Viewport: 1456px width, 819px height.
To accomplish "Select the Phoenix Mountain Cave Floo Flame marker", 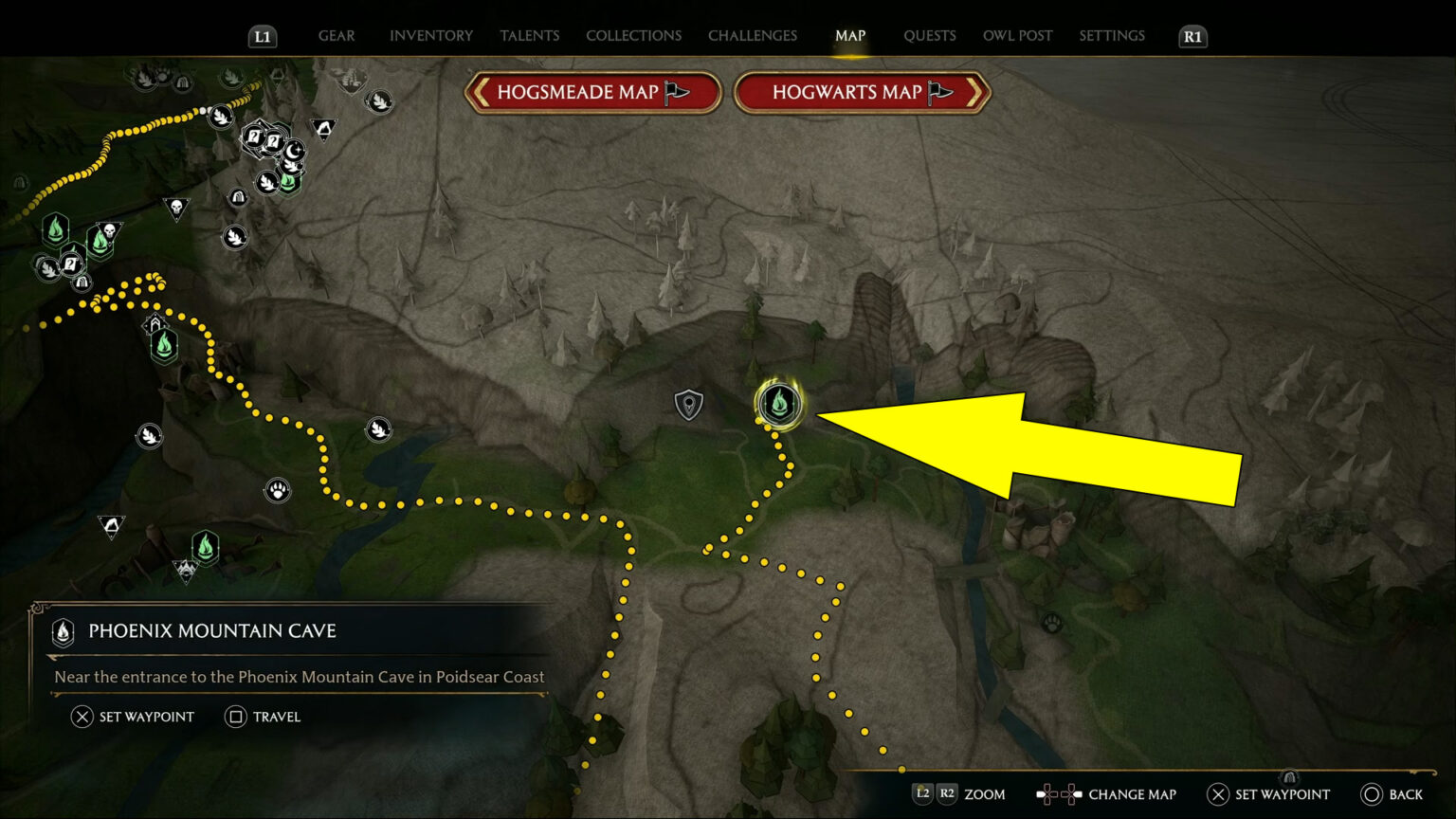I will [x=777, y=404].
